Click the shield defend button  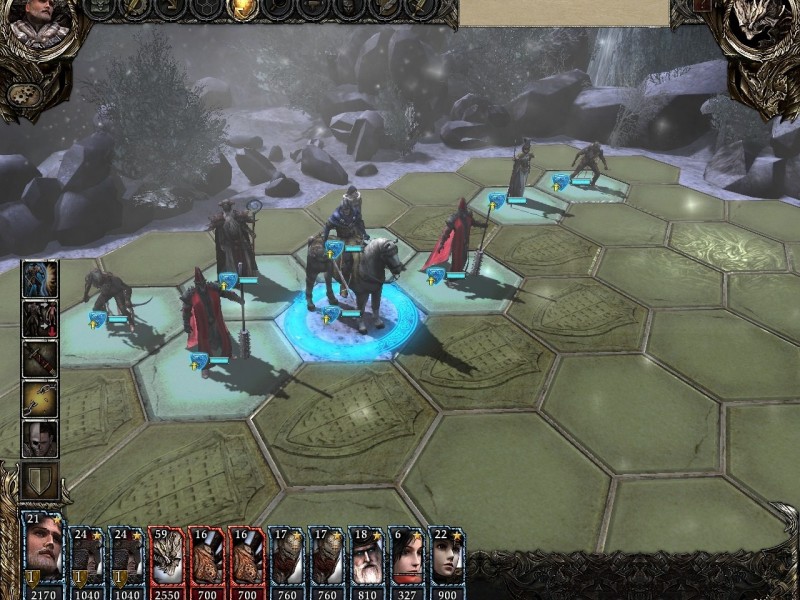tap(41, 480)
